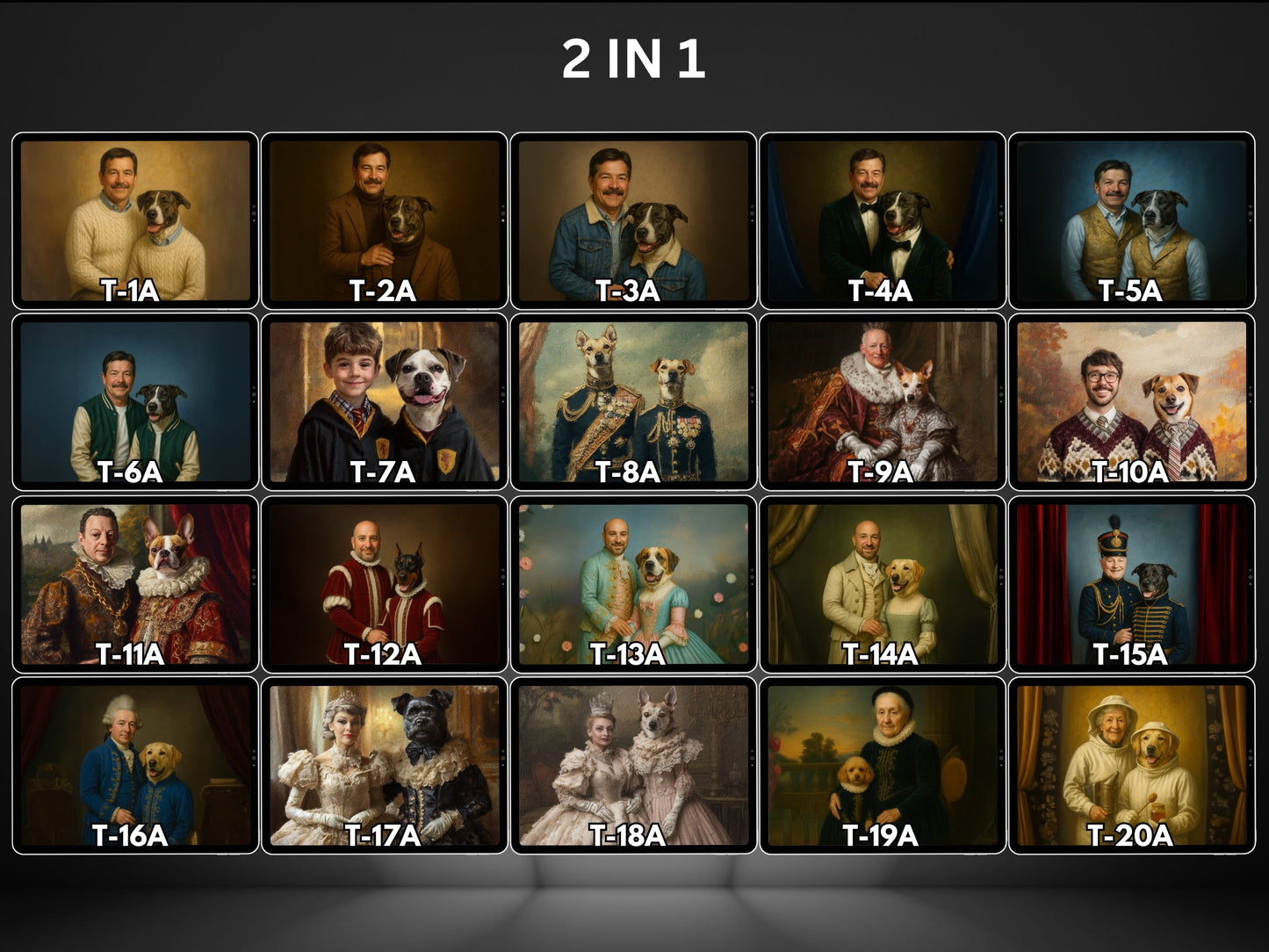1269x952 pixels.
Task: Select the T-4A tuxedo portrait
Action: (x=883, y=220)
